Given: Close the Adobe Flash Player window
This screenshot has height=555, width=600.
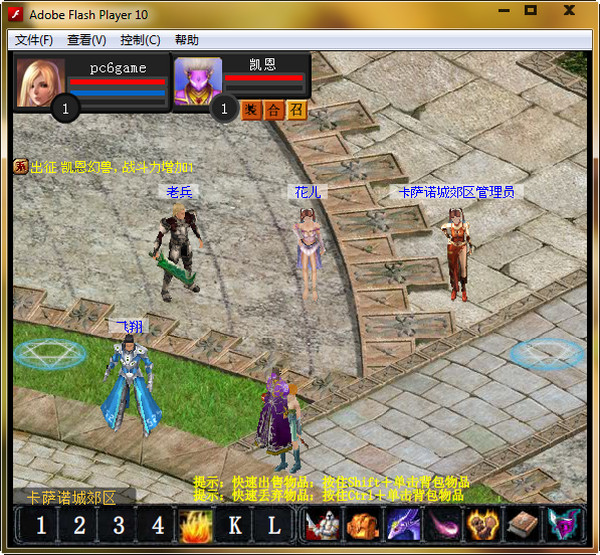Looking at the screenshot, I should point(569,11).
